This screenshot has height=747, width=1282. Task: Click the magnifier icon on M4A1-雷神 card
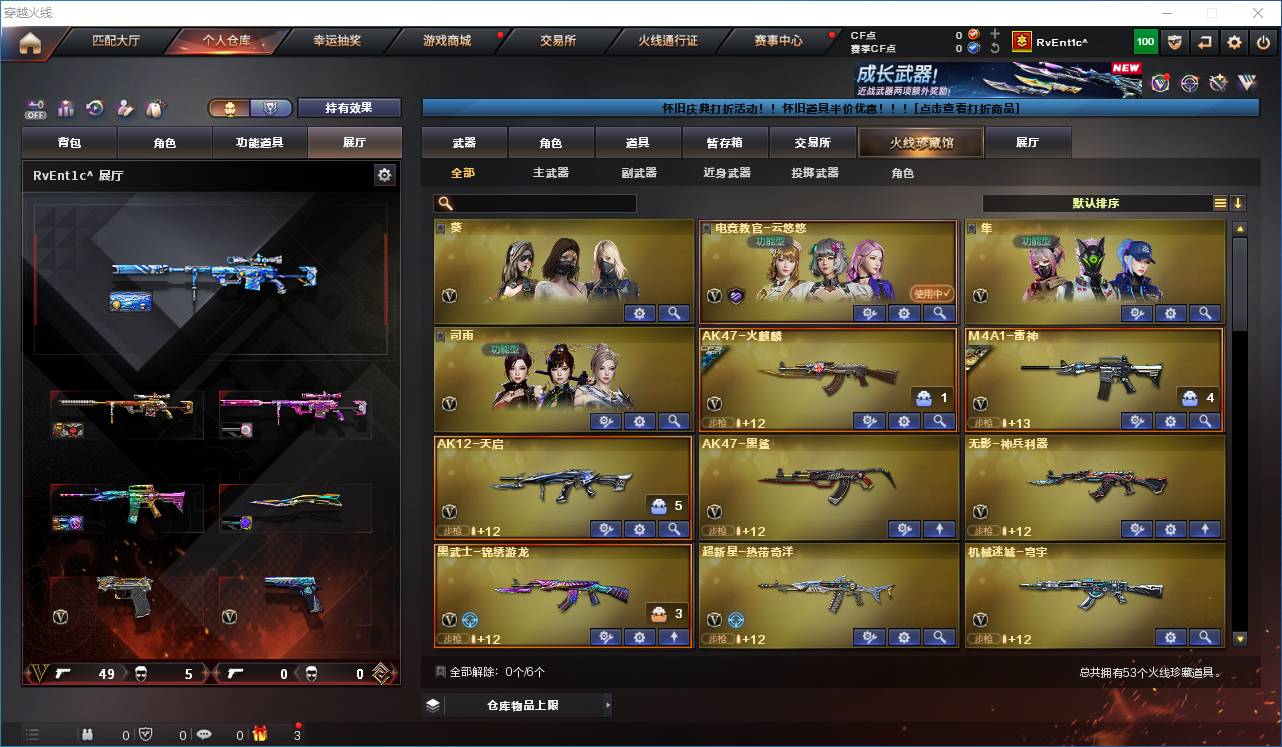point(1205,421)
